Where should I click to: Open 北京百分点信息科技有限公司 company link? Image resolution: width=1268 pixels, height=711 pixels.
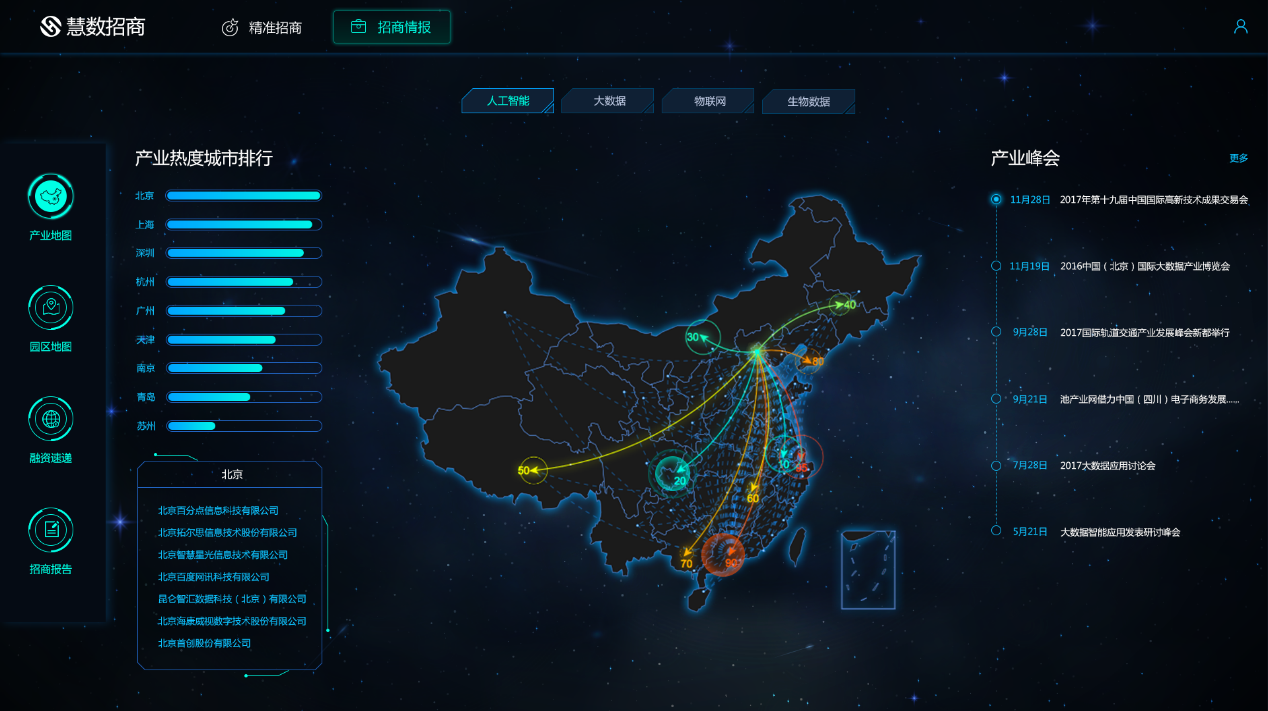(218, 511)
